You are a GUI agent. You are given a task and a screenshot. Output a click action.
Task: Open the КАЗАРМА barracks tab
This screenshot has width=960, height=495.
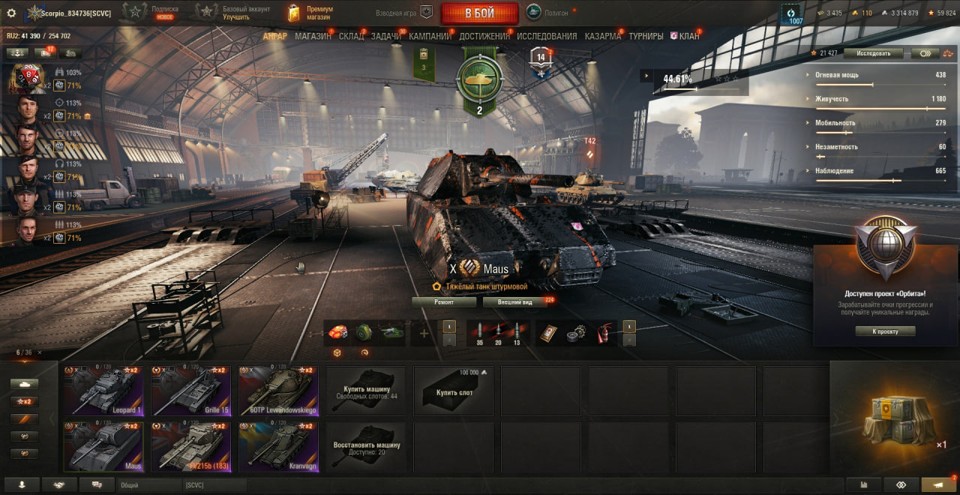[x=603, y=36]
